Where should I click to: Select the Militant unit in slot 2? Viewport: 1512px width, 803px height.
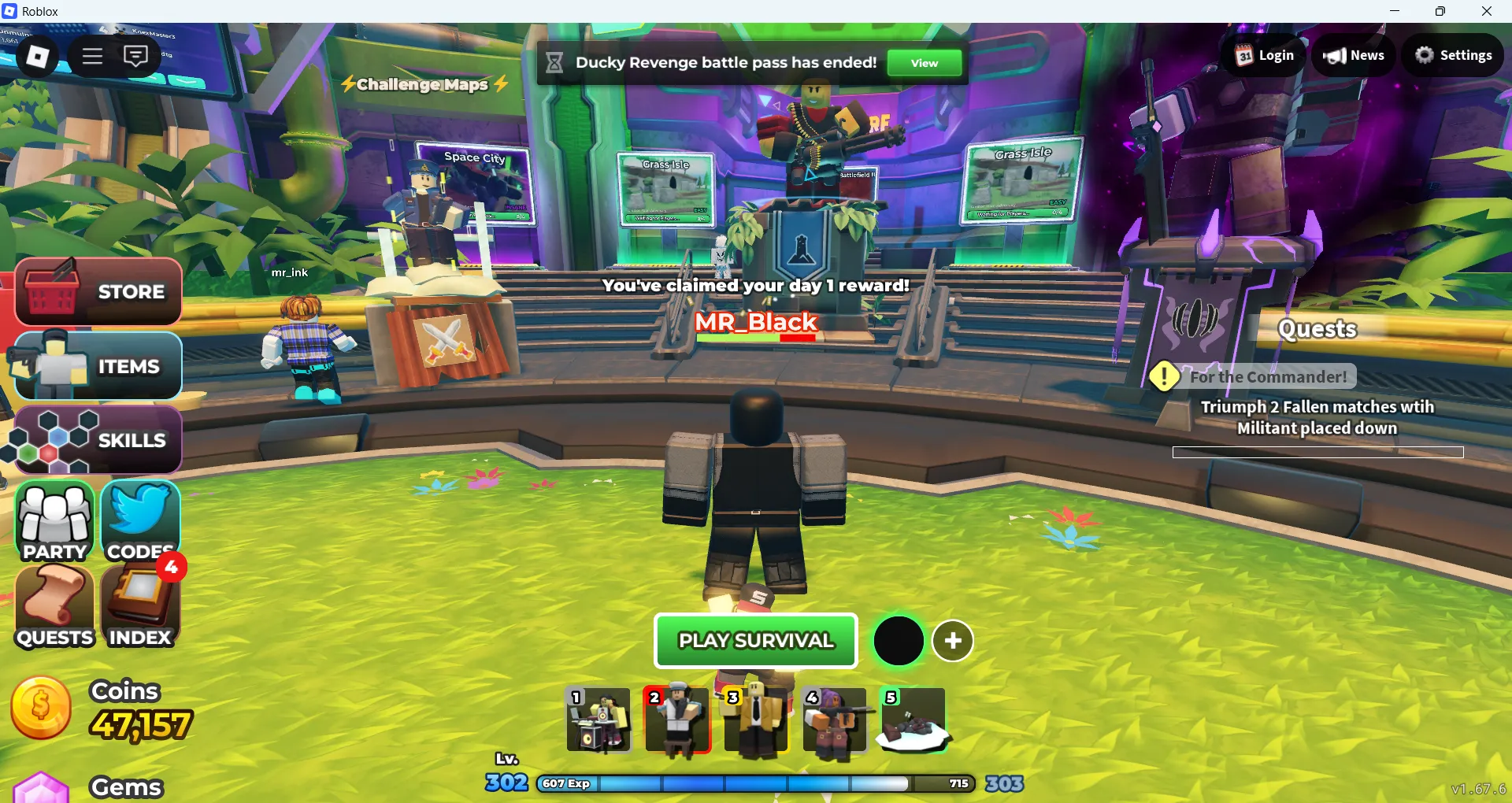(678, 720)
